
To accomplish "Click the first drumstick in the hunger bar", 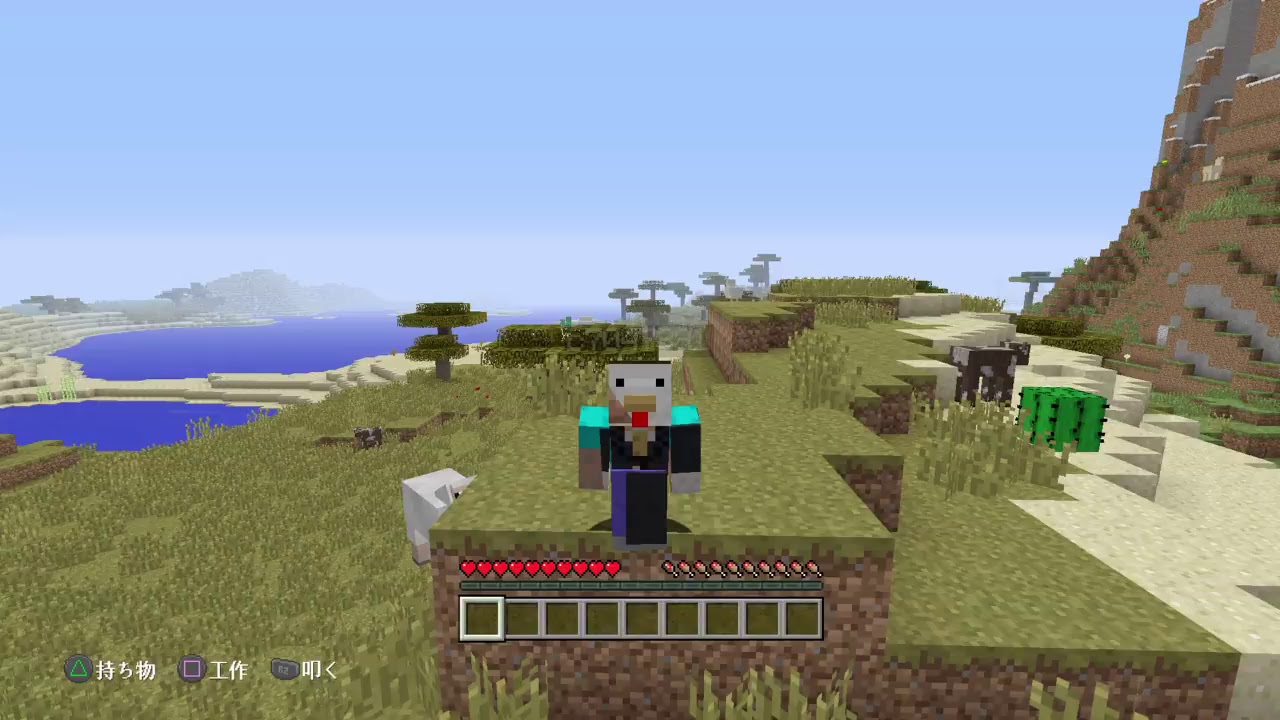I will pyautogui.click(x=666, y=569).
